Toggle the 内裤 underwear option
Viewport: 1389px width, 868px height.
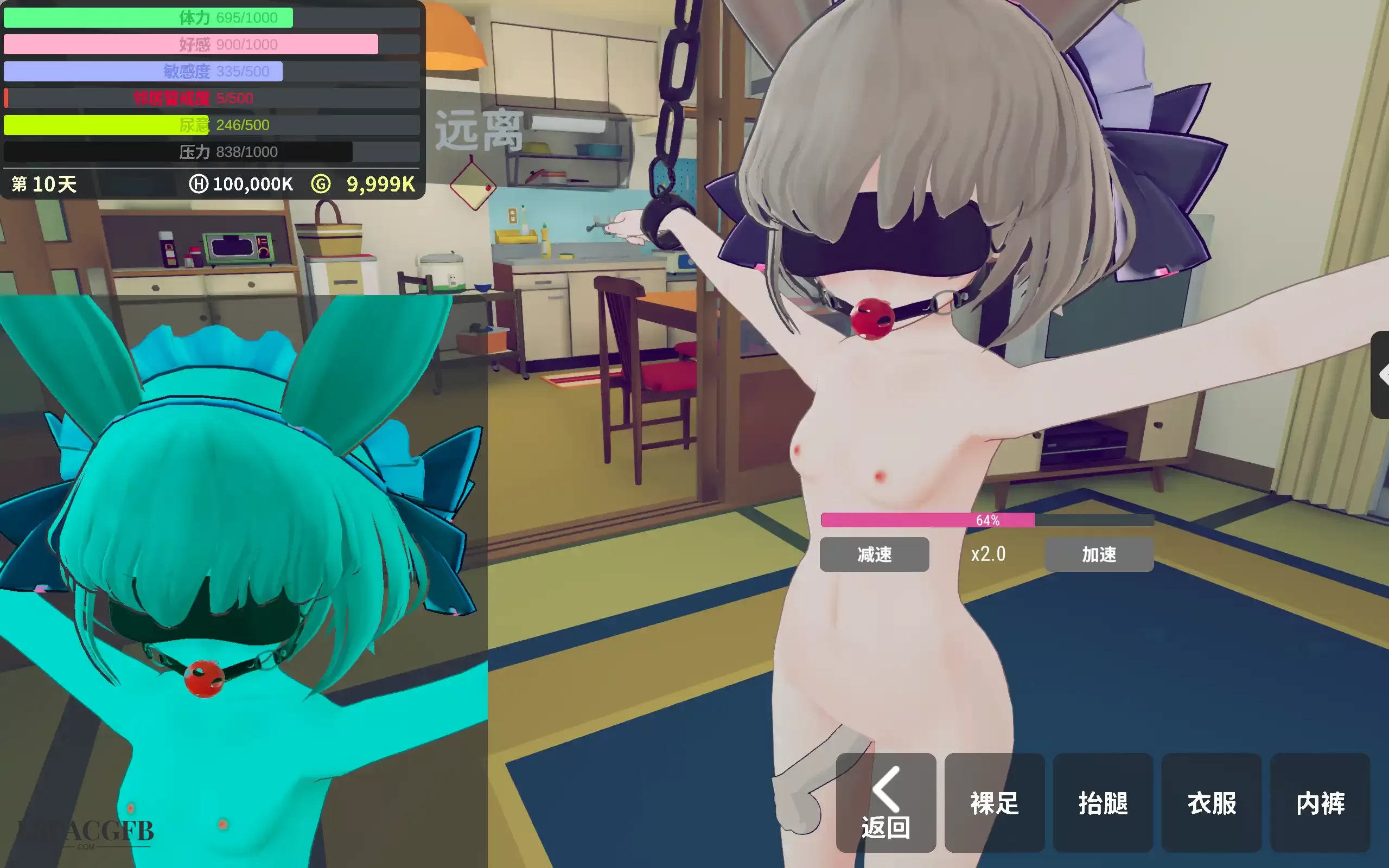[x=1320, y=805]
